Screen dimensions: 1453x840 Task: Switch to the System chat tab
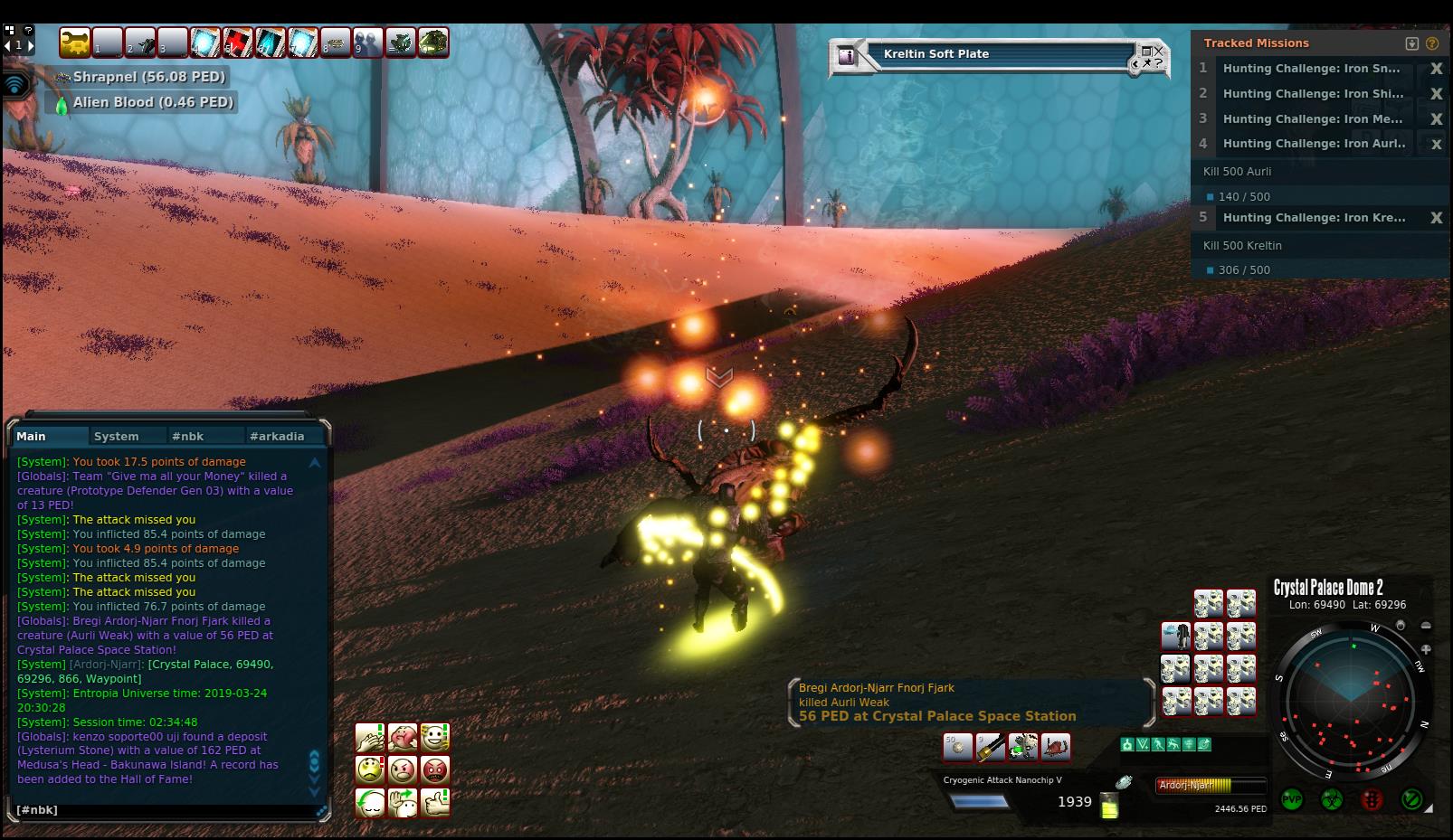117,436
